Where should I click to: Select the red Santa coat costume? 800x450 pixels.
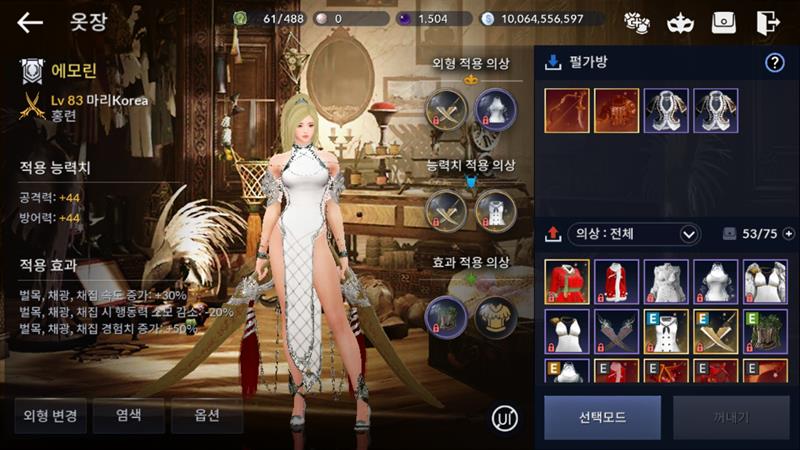(616, 281)
